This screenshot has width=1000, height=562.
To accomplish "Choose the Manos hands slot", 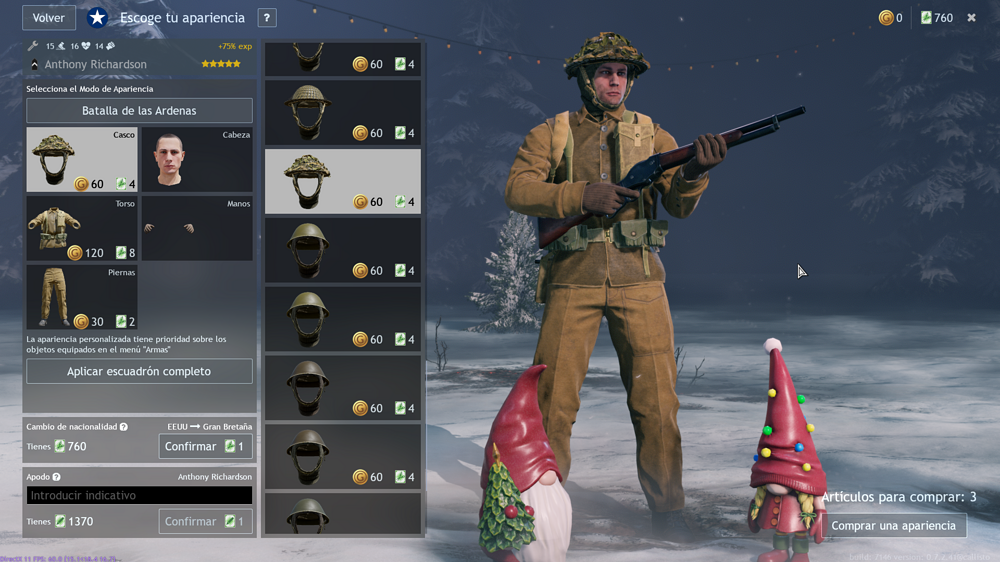I will point(197,229).
